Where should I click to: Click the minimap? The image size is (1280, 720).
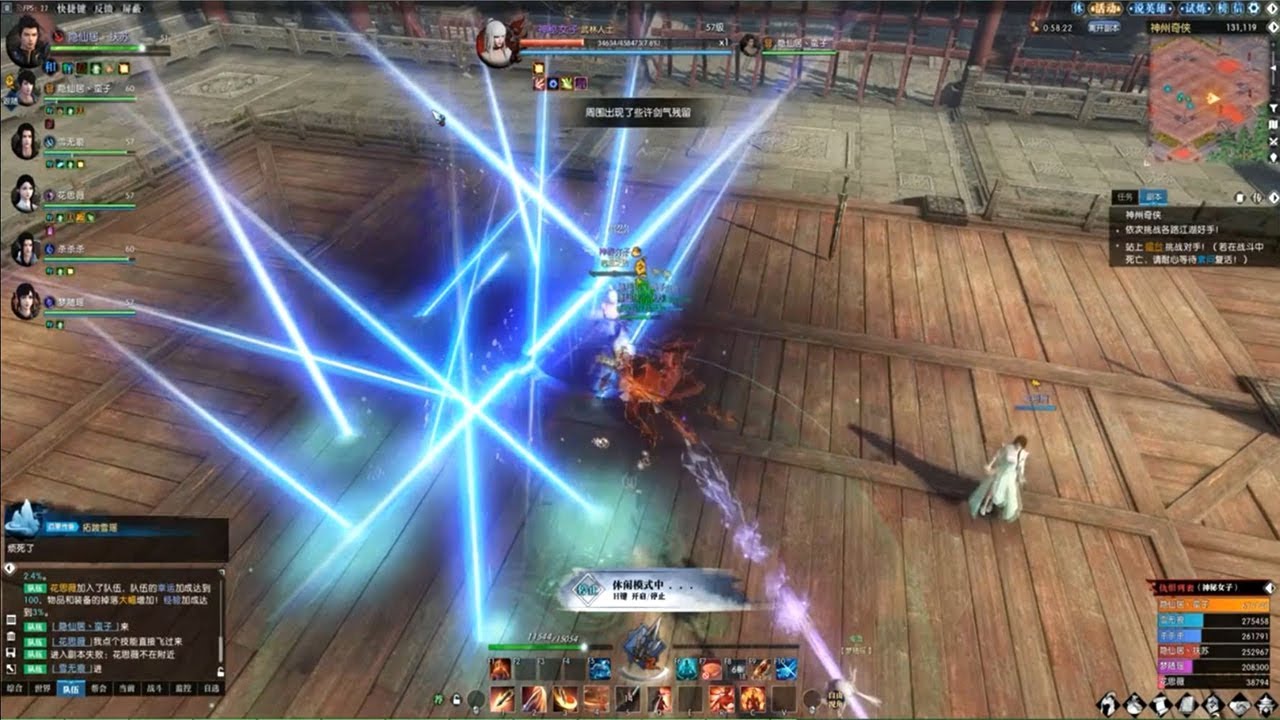pos(1208,98)
